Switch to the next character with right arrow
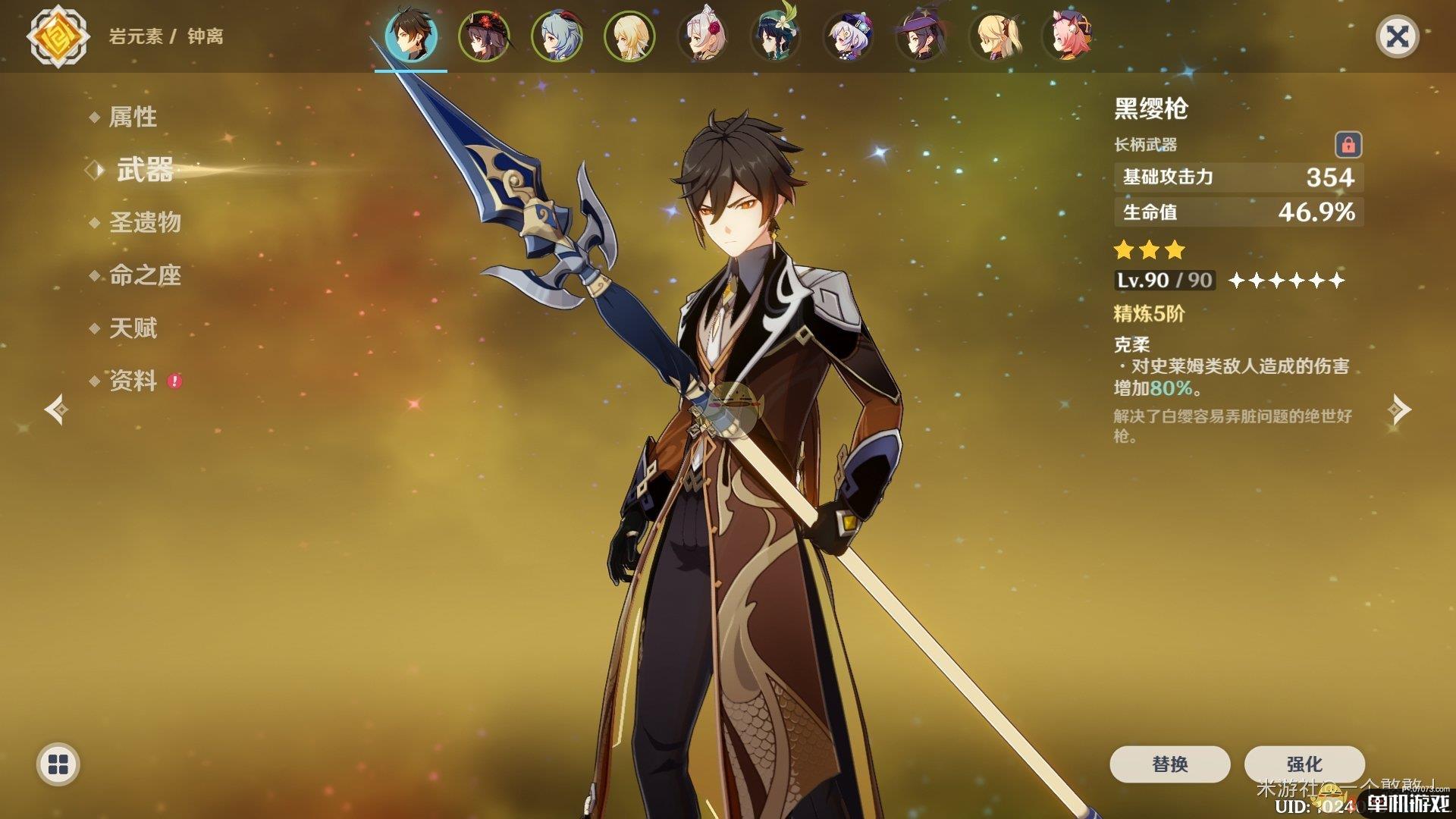 click(x=1399, y=409)
